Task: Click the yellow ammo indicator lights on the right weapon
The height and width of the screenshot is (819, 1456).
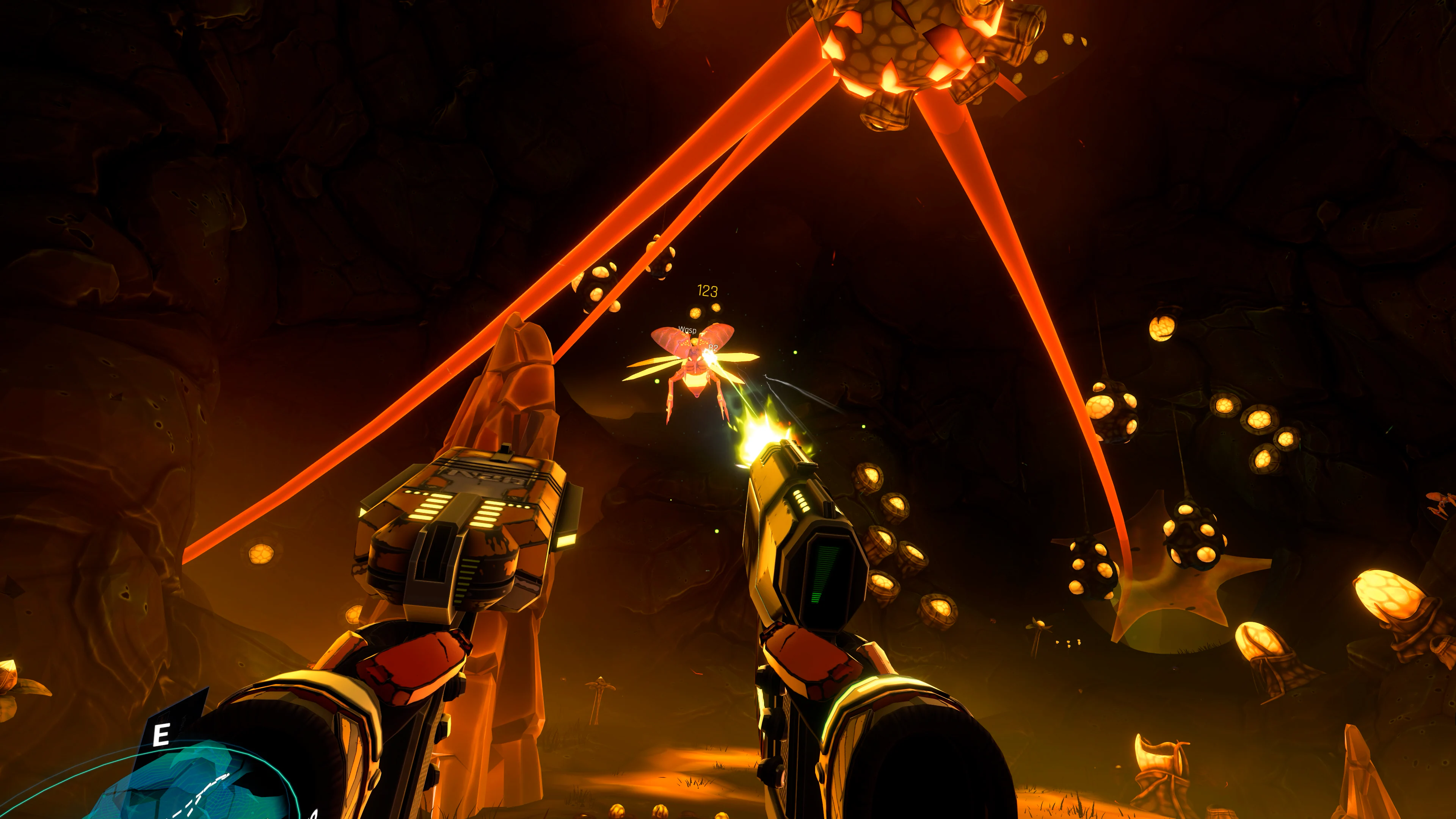Action: point(802,500)
